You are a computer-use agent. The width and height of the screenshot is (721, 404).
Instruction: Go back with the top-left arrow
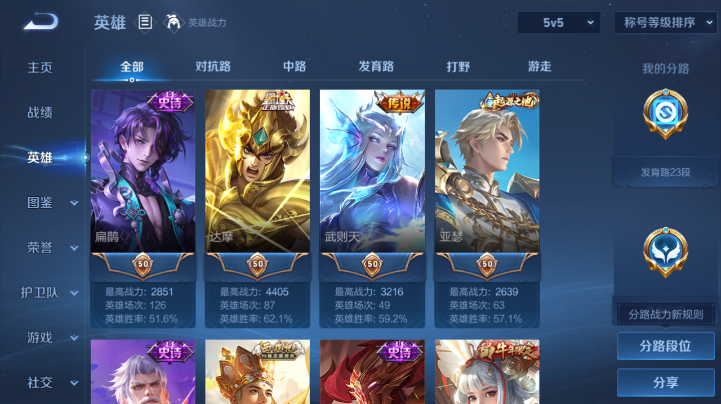coord(41,22)
